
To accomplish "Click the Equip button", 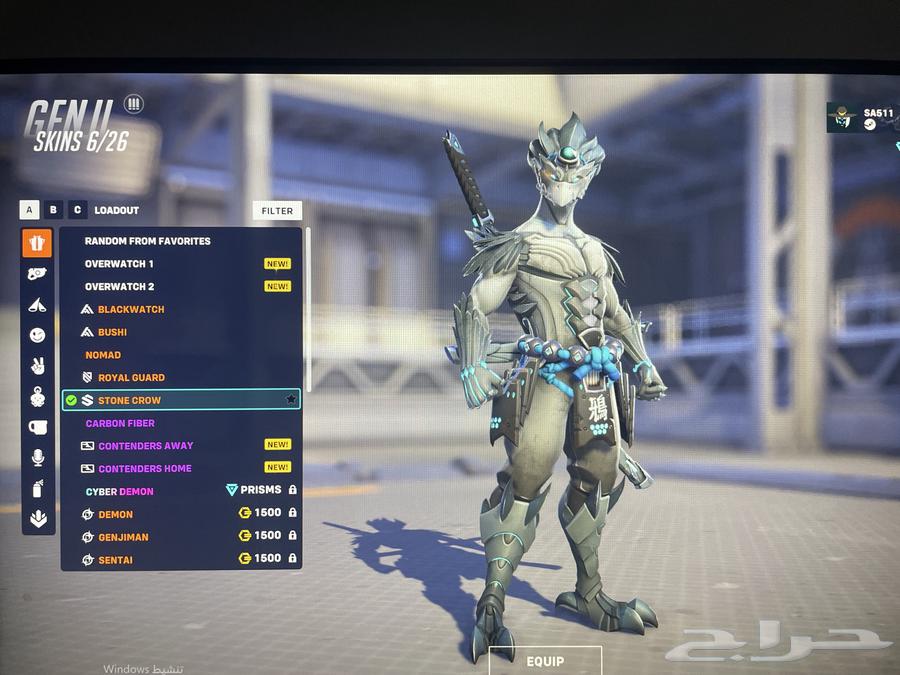I will coord(545,661).
